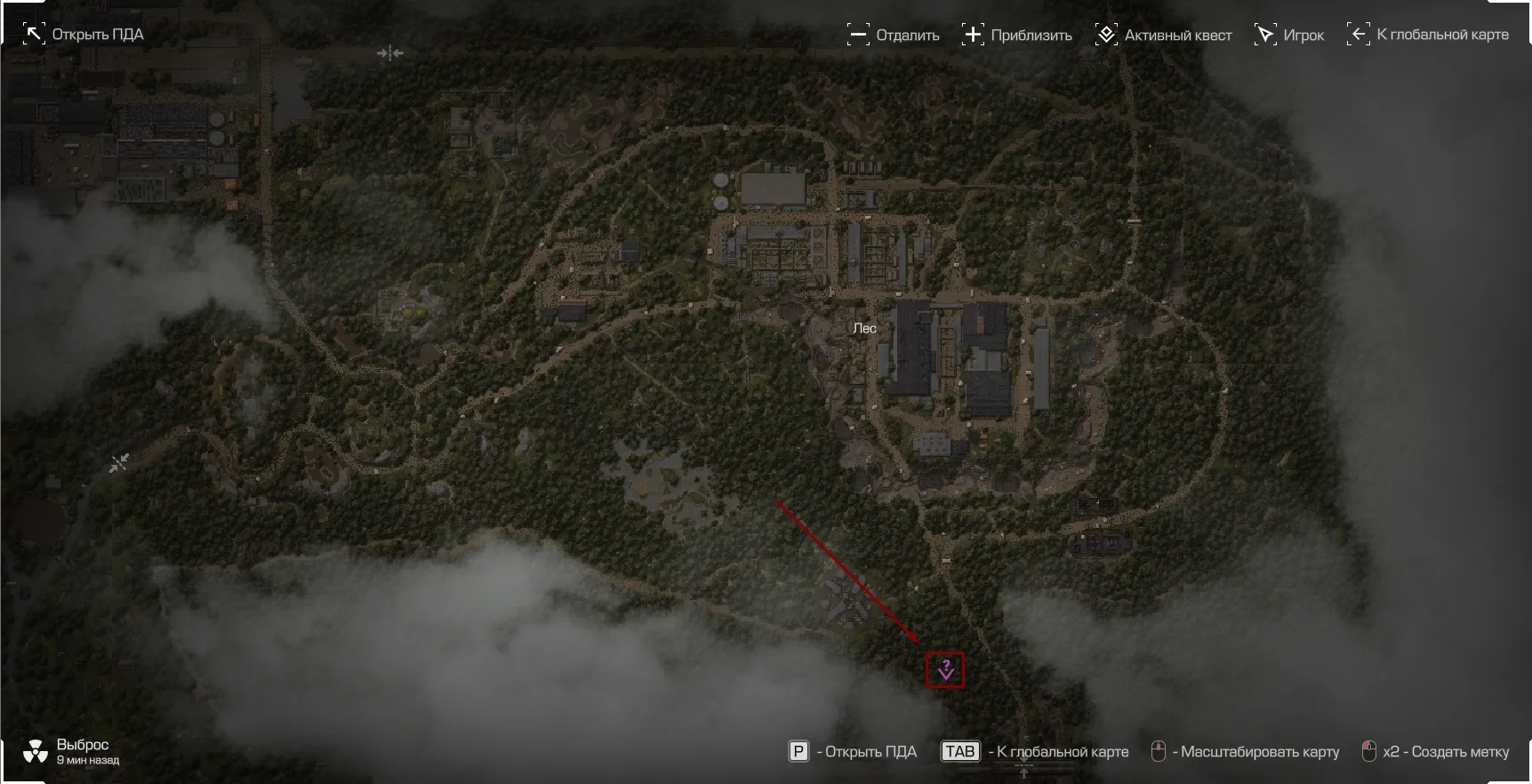Go back К глобальной карте
This screenshot has width=1532, height=784.
coord(1428,35)
